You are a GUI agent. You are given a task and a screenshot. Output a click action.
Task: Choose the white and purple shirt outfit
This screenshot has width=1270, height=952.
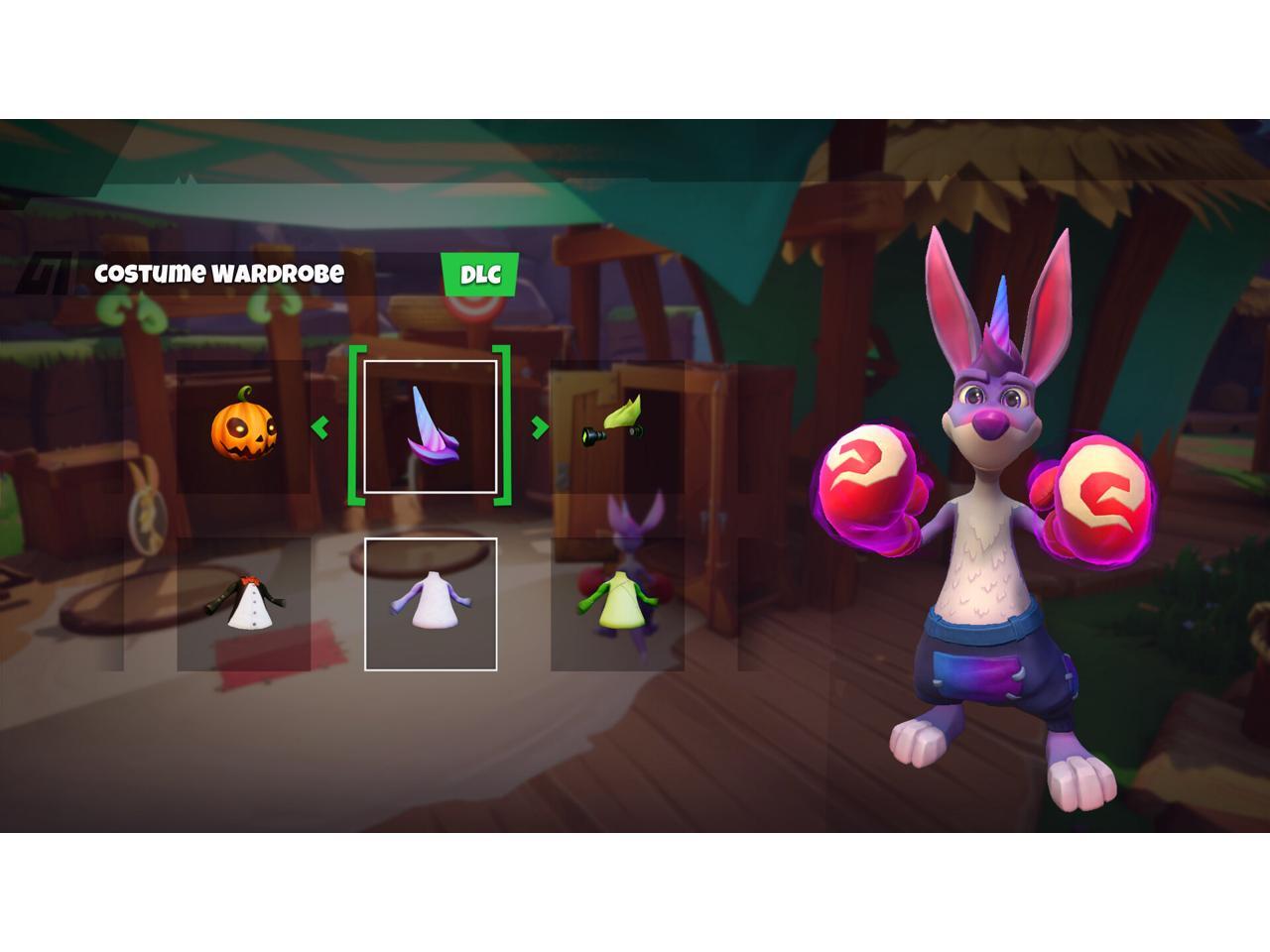coord(431,604)
